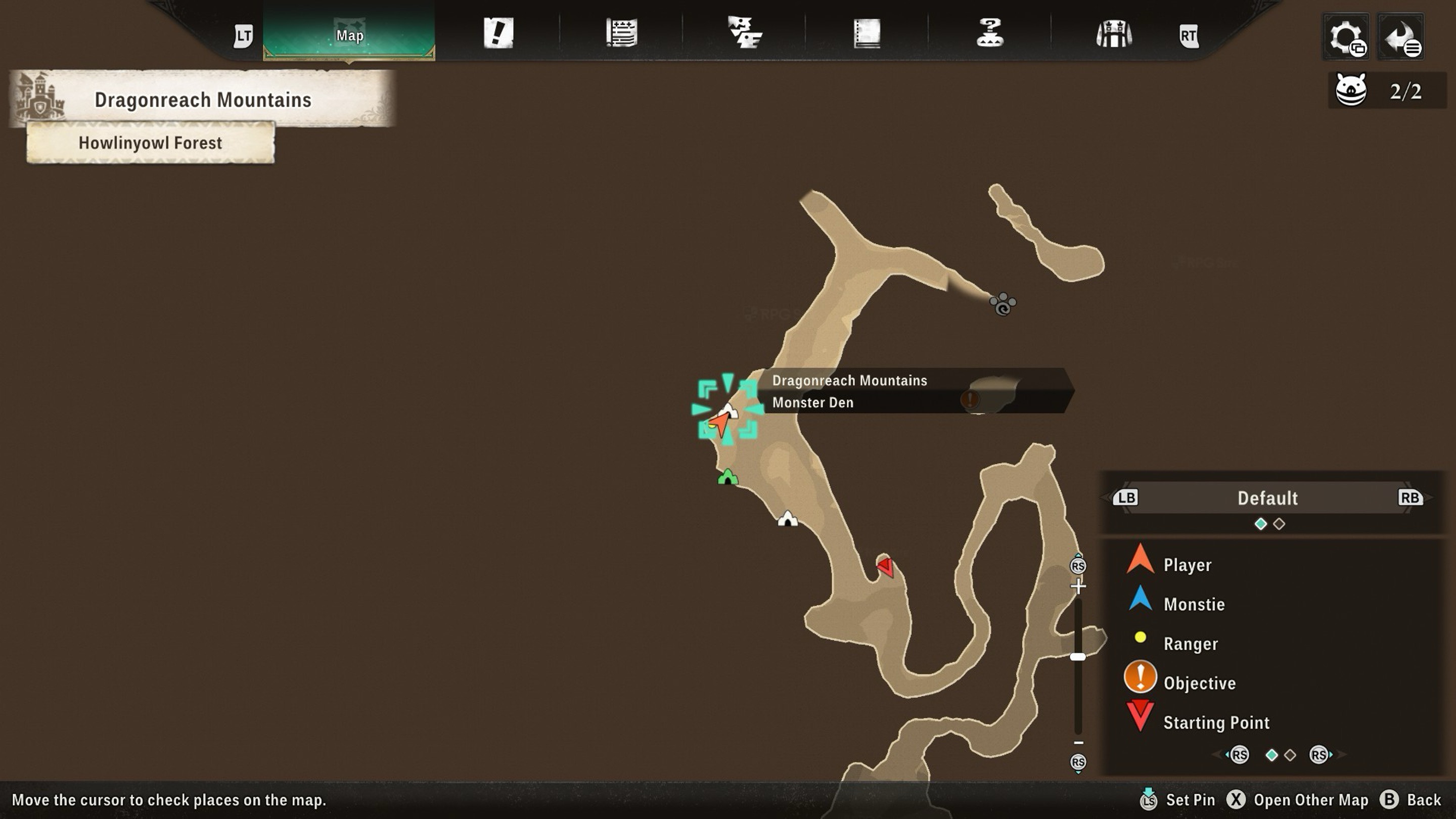Screen dimensions: 1456x819
Task: Click the map zoom slider handle
Action: tap(1078, 657)
